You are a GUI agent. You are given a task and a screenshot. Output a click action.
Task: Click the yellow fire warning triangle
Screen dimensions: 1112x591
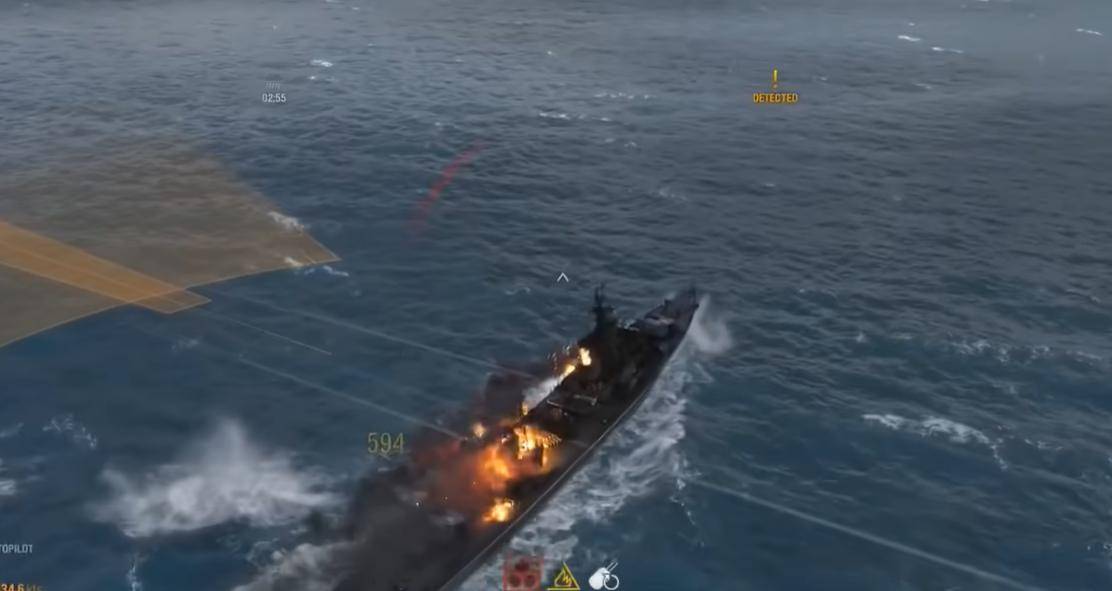tap(564, 578)
